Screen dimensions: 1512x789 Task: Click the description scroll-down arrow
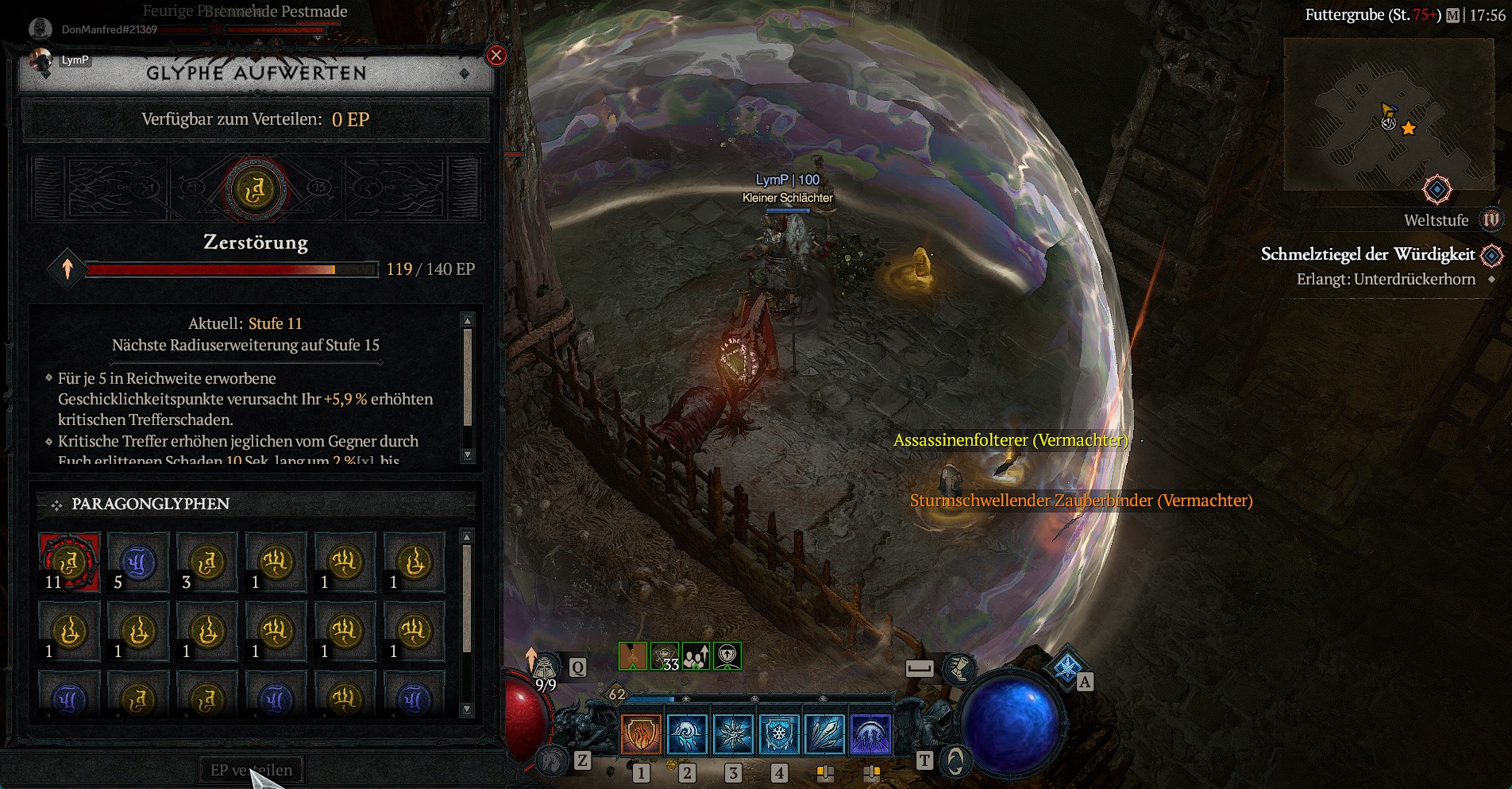(x=468, y=455)
